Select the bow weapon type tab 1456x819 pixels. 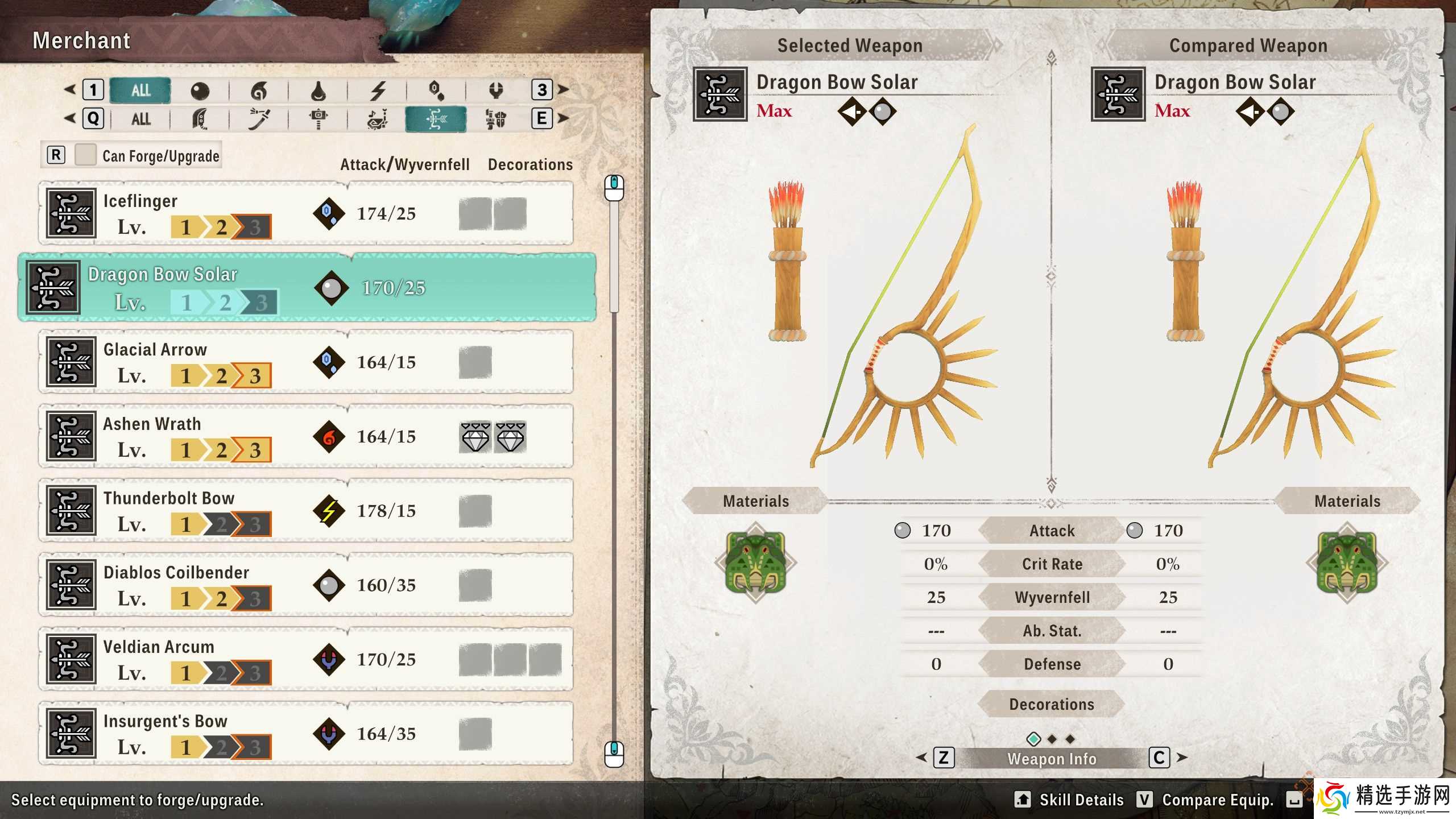pyautogui.click(x=436, y=119)
